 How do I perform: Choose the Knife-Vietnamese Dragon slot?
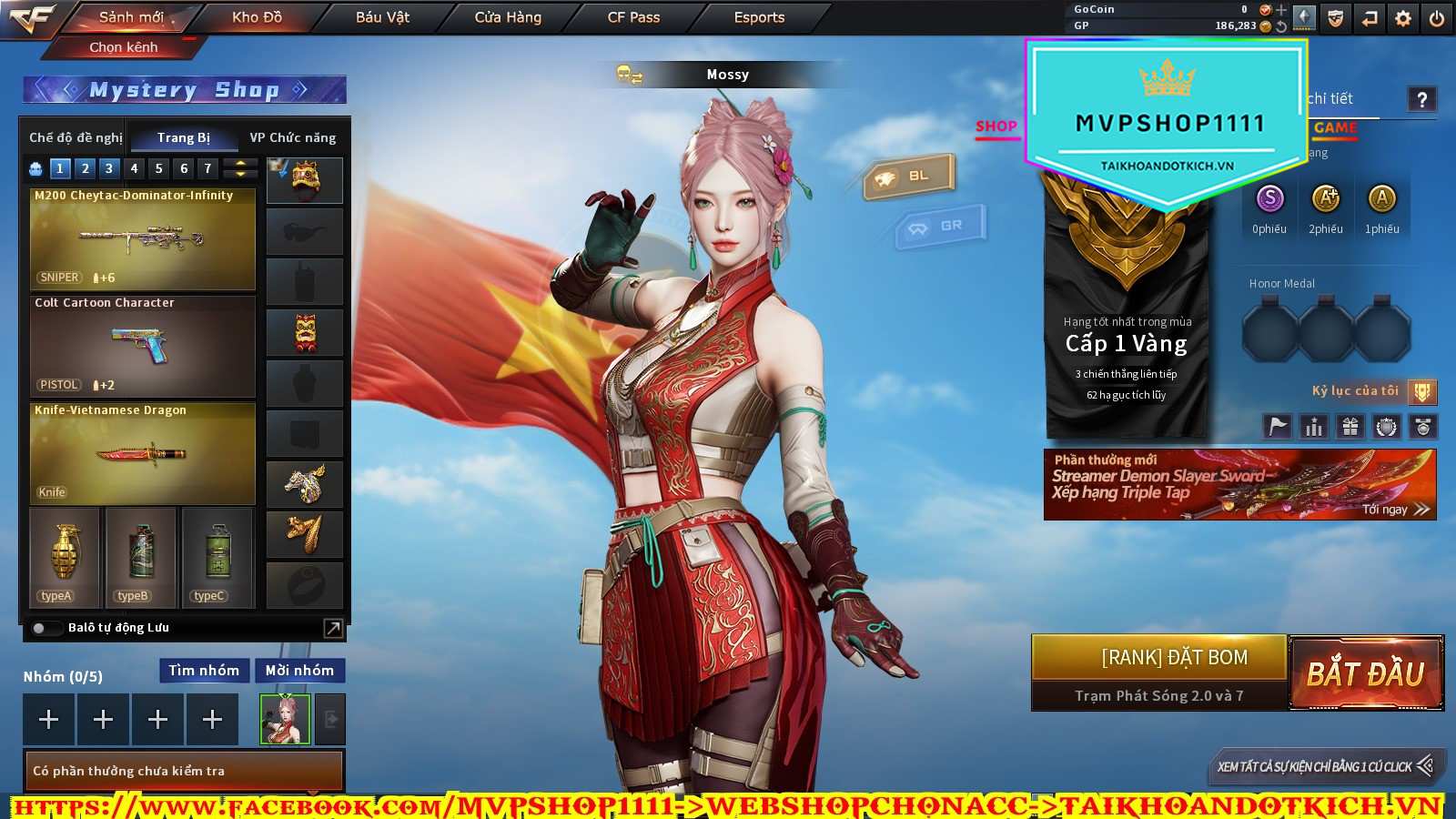[143, 453]
